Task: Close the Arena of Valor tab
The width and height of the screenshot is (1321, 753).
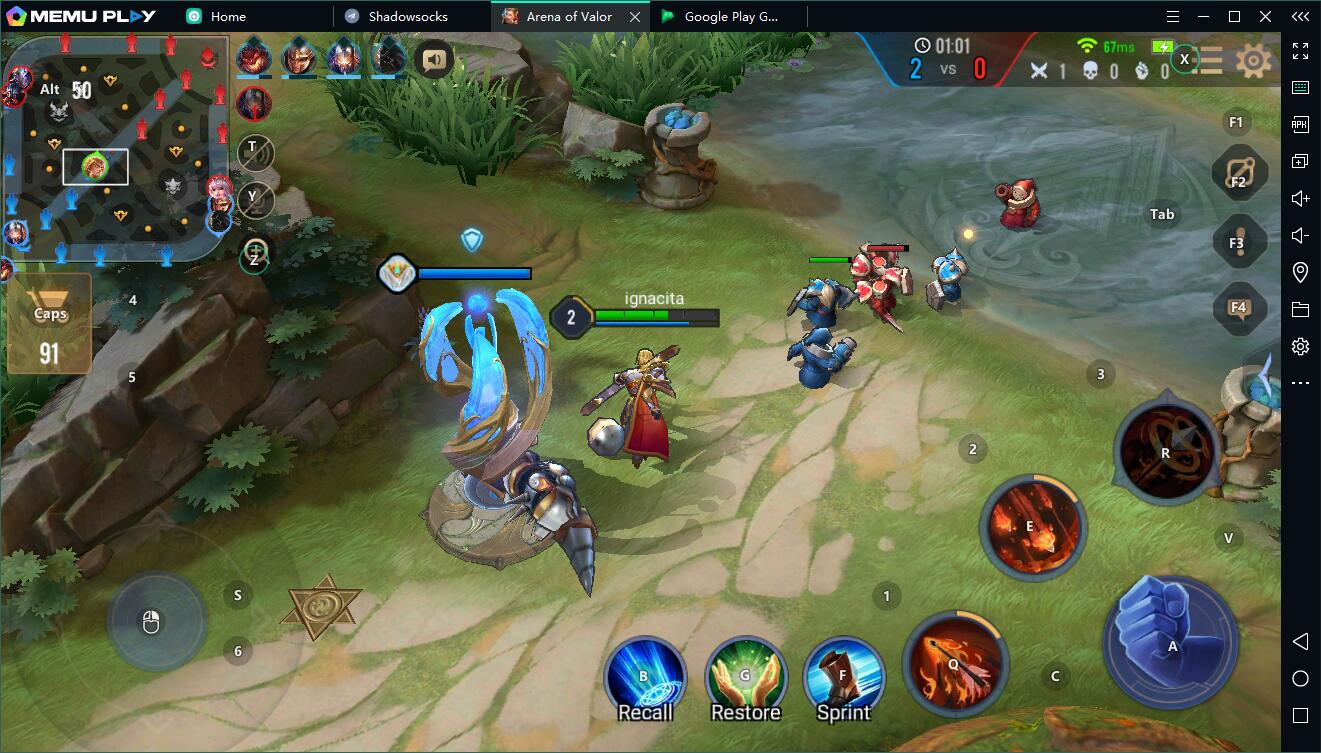Action: tap(635, 16)
